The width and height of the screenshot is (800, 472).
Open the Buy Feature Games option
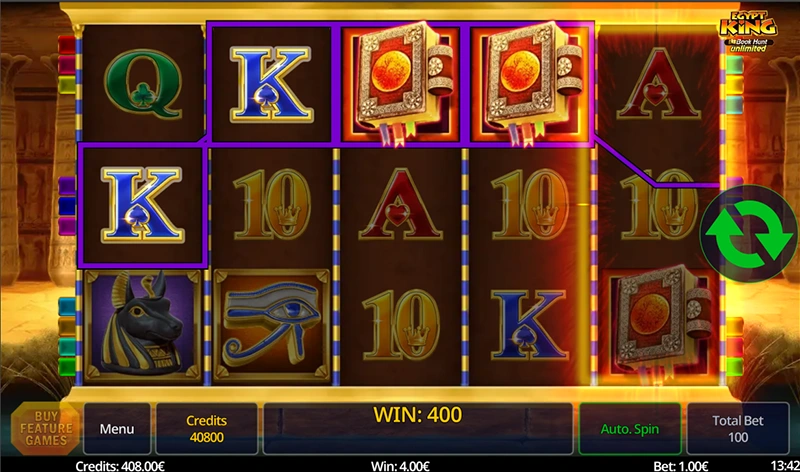pos(45,429)
